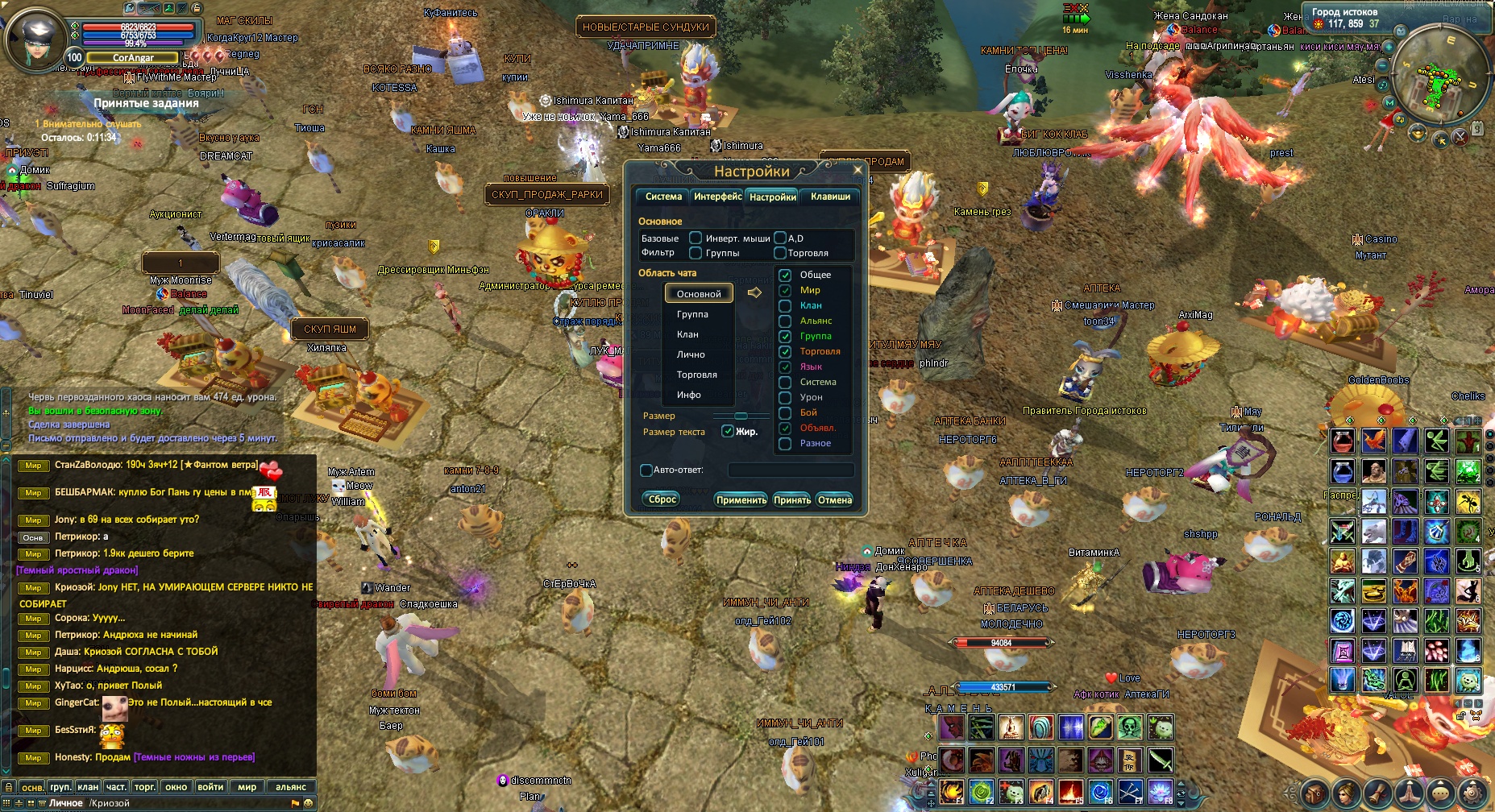
Task: Choose Инфо in the chat area list
Action: (688, 395)
